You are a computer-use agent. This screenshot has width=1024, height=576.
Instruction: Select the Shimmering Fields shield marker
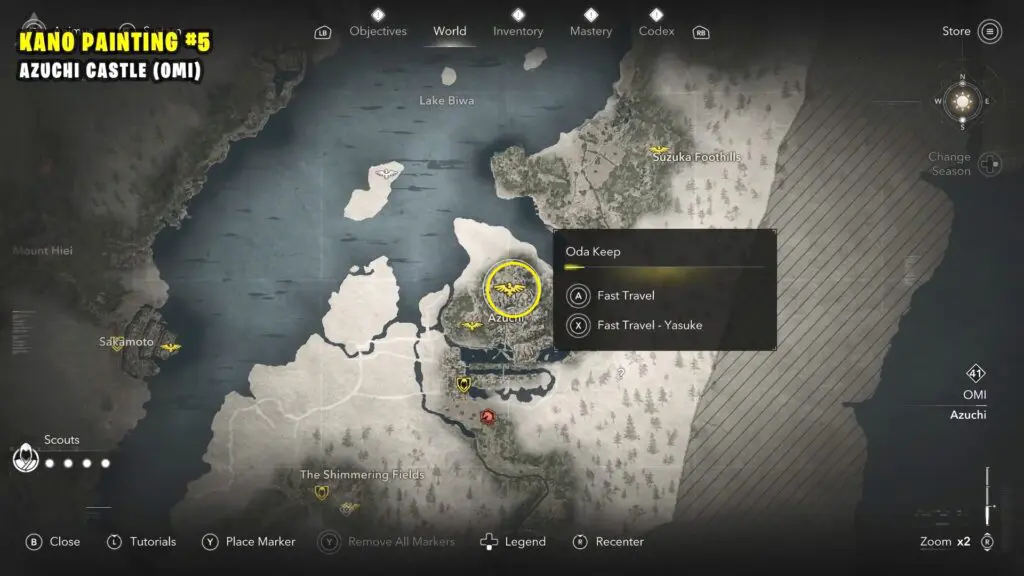click(322, 492)
